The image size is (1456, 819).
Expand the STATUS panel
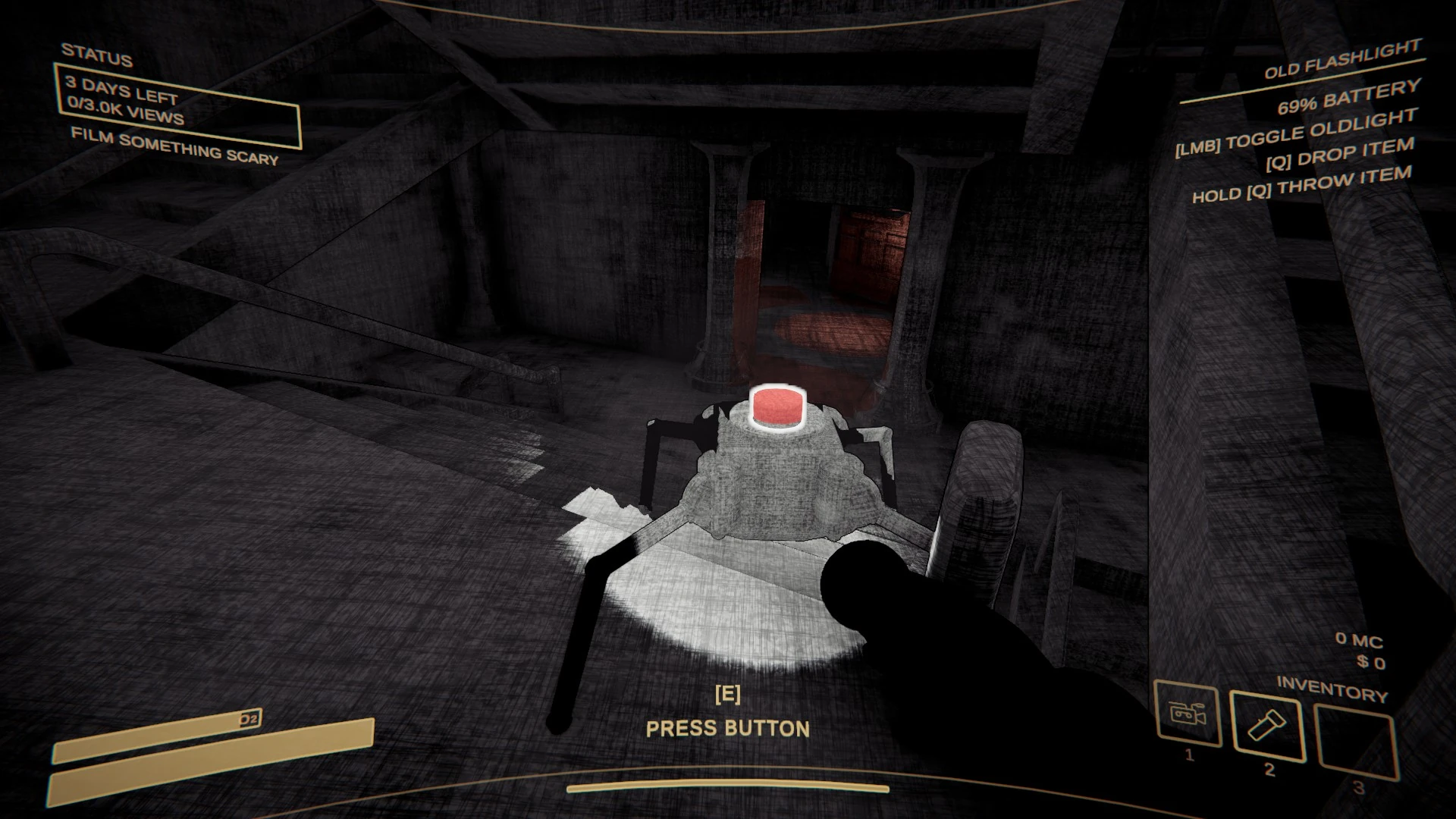tap(97, 55)
